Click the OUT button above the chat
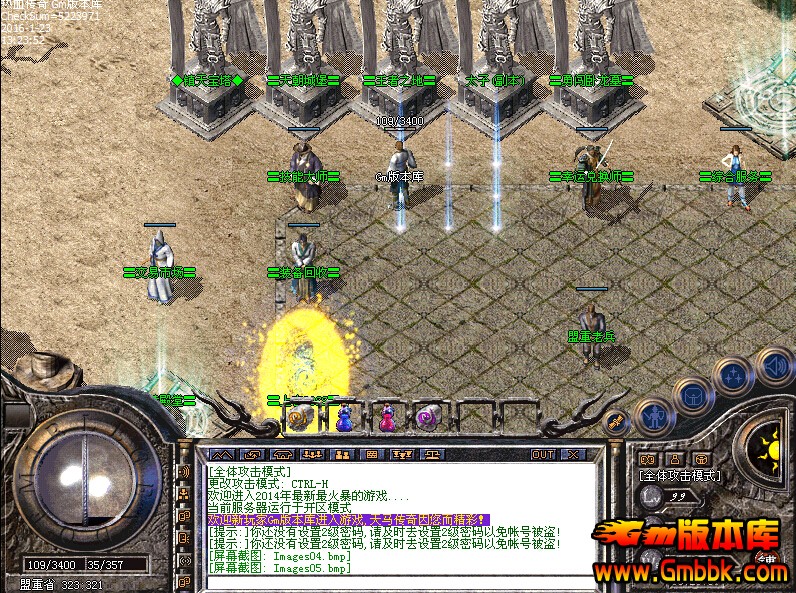The height and width of the screenshot is (593, 796). click(543, 454)
